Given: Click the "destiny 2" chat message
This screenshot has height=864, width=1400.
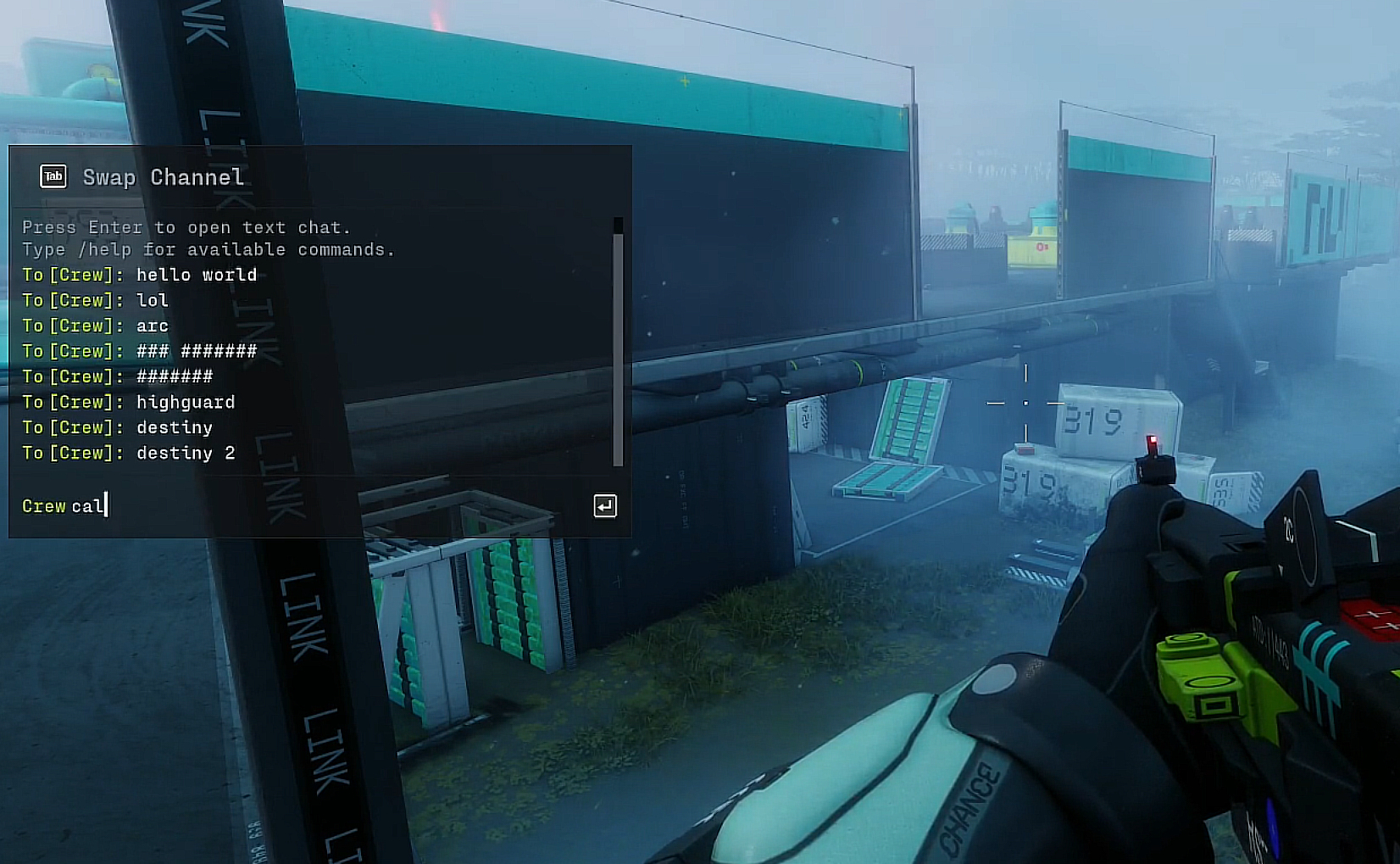Looking at the screenshot, I should tap(186, 453).
